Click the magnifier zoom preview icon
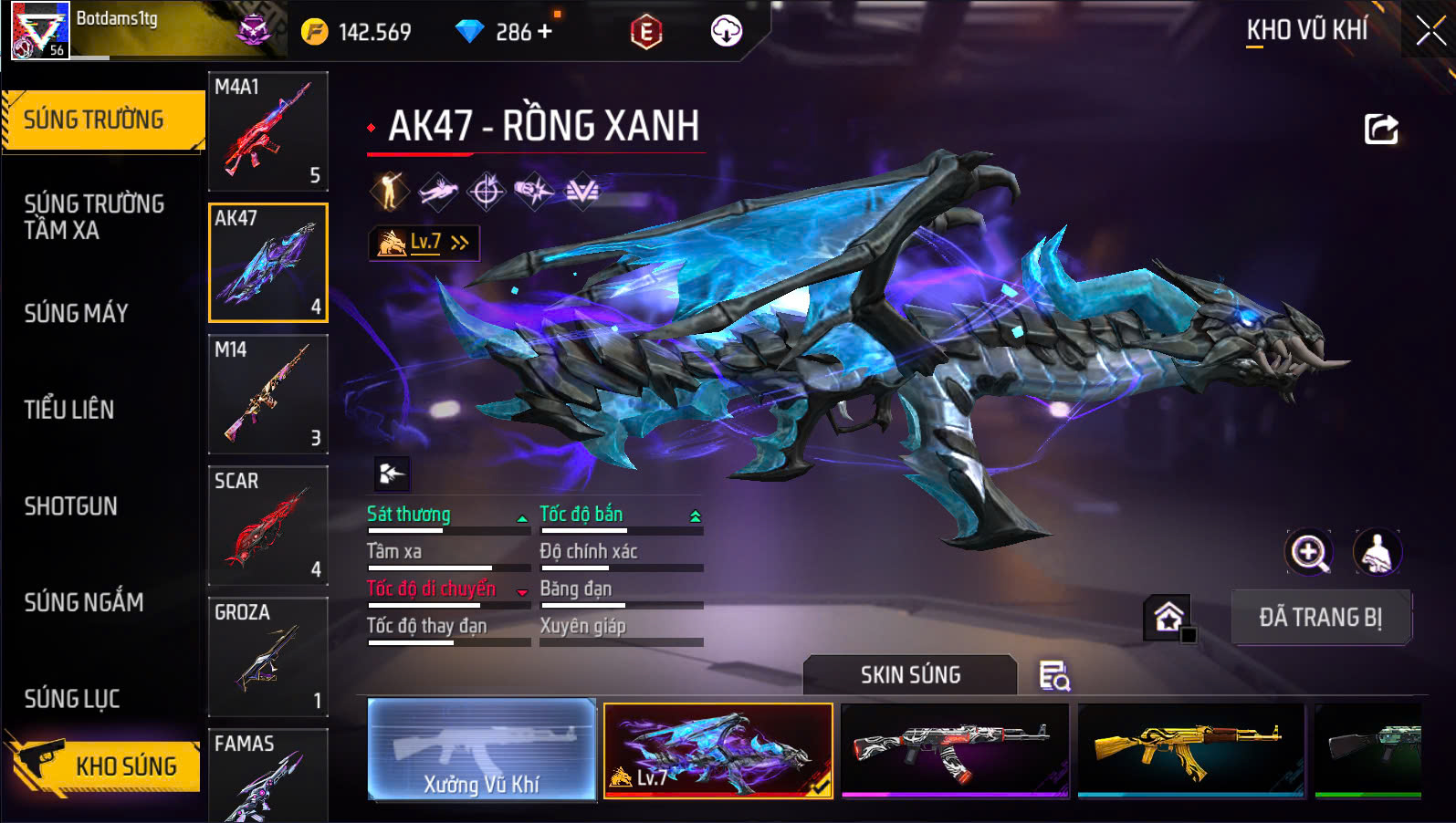This screenshot has height=823, width=1456. tap(1309, 552)
